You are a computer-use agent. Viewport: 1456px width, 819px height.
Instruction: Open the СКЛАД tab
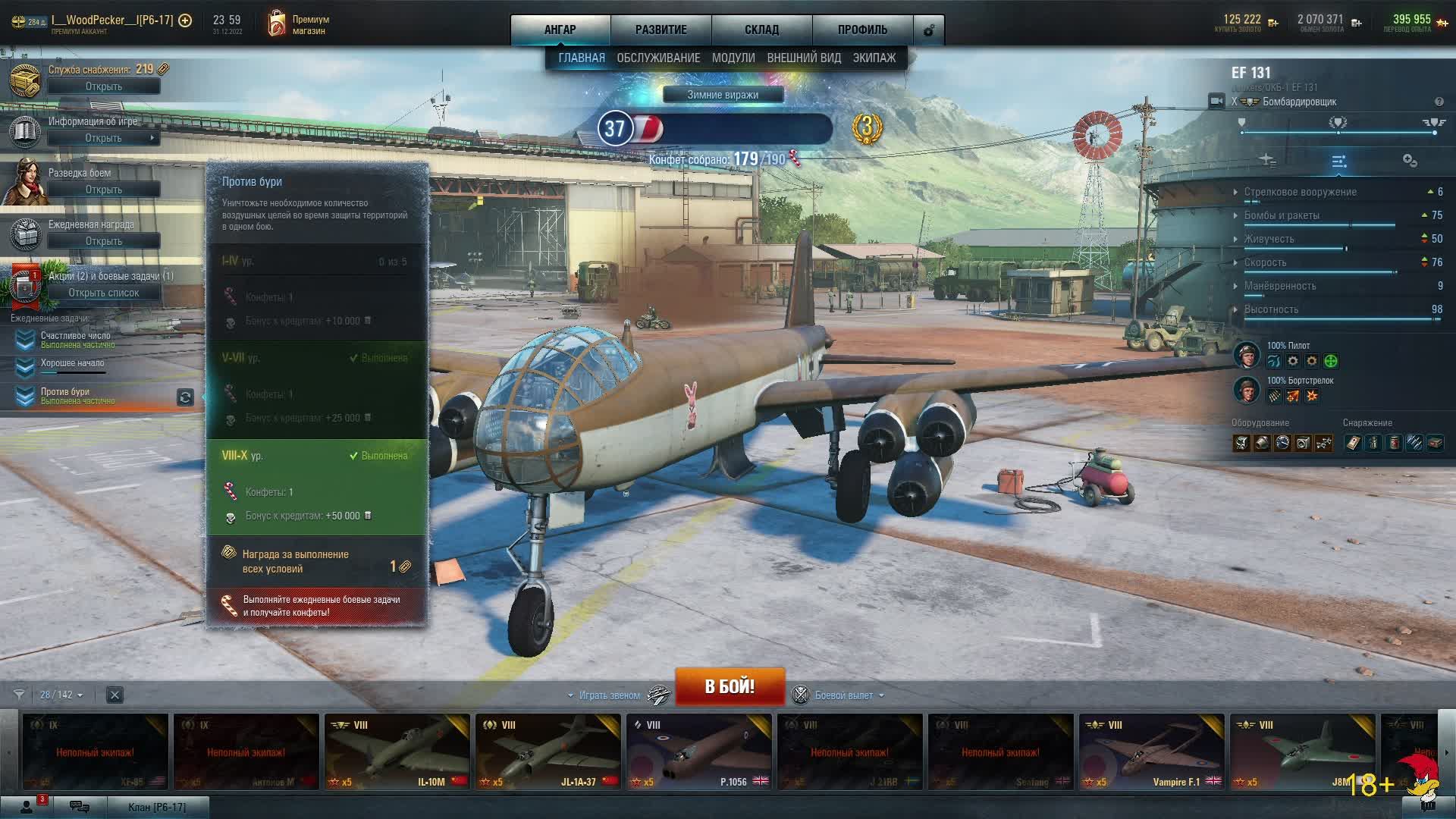coord(761,30)
